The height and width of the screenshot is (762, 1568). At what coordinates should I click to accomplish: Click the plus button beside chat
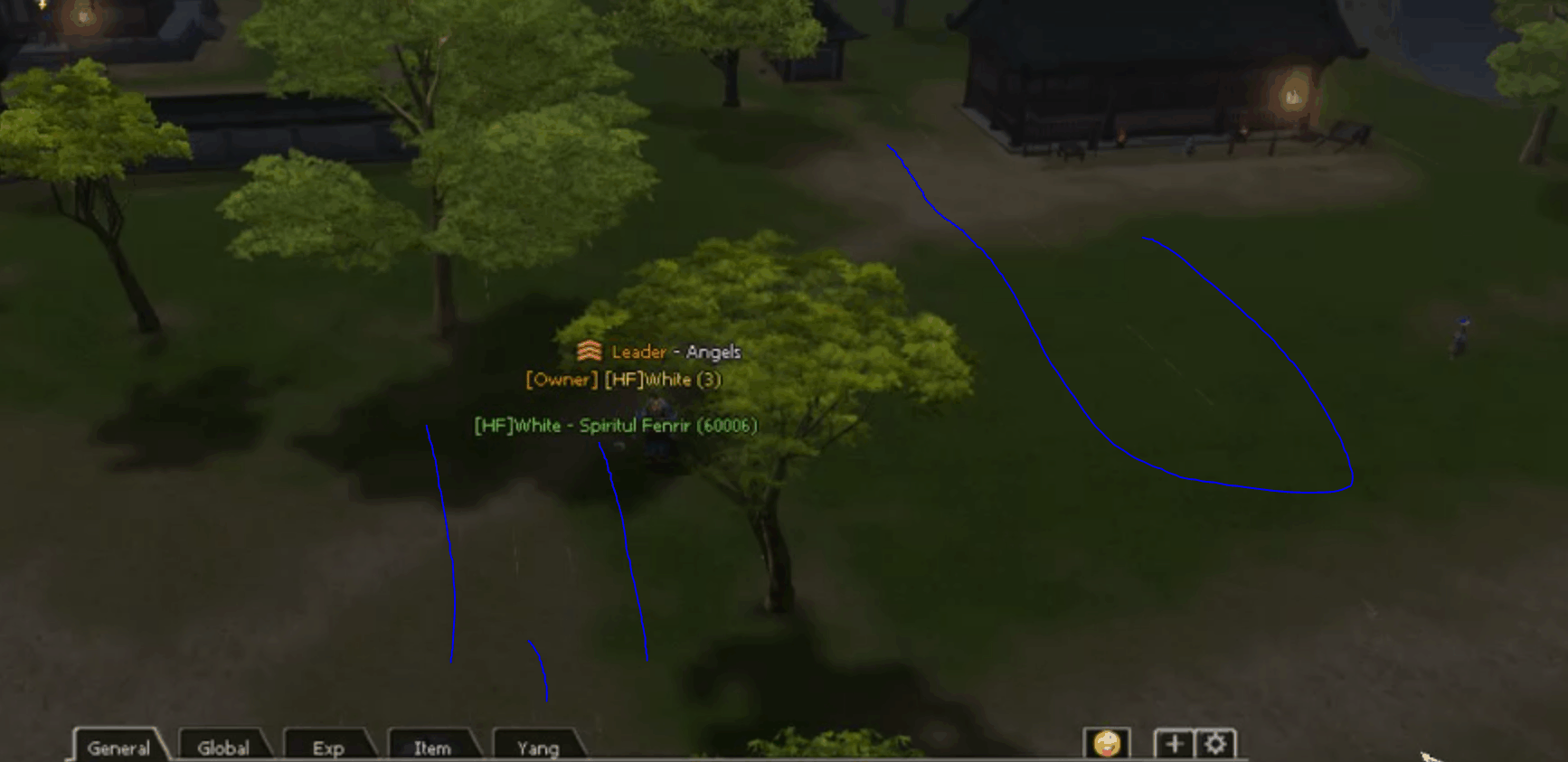[x=1174, y=744]
